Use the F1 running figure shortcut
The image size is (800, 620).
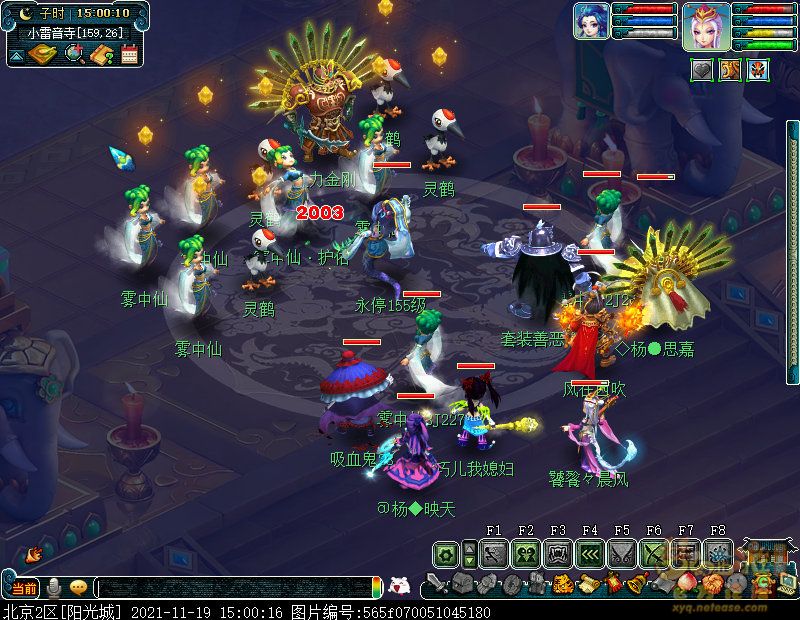tap(494, 554)
